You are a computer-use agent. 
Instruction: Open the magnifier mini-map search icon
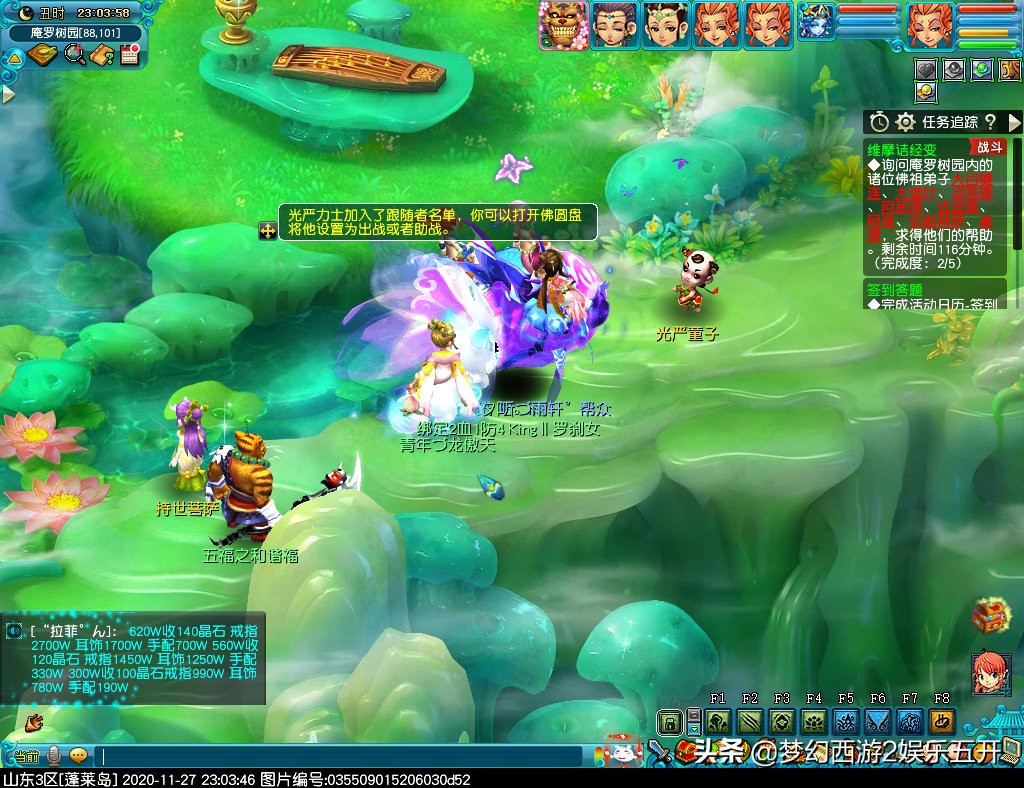click(74, 55)
